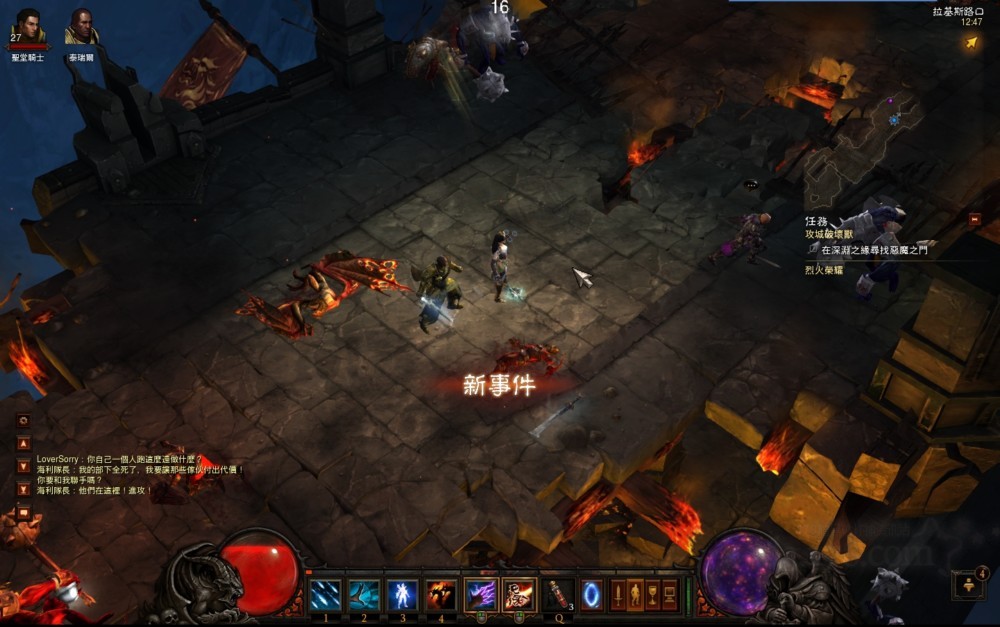1000x627 pixels.
Task: Open the inventory with the character silhouette button
Action: pyautogui.click(x=635, y=594)
